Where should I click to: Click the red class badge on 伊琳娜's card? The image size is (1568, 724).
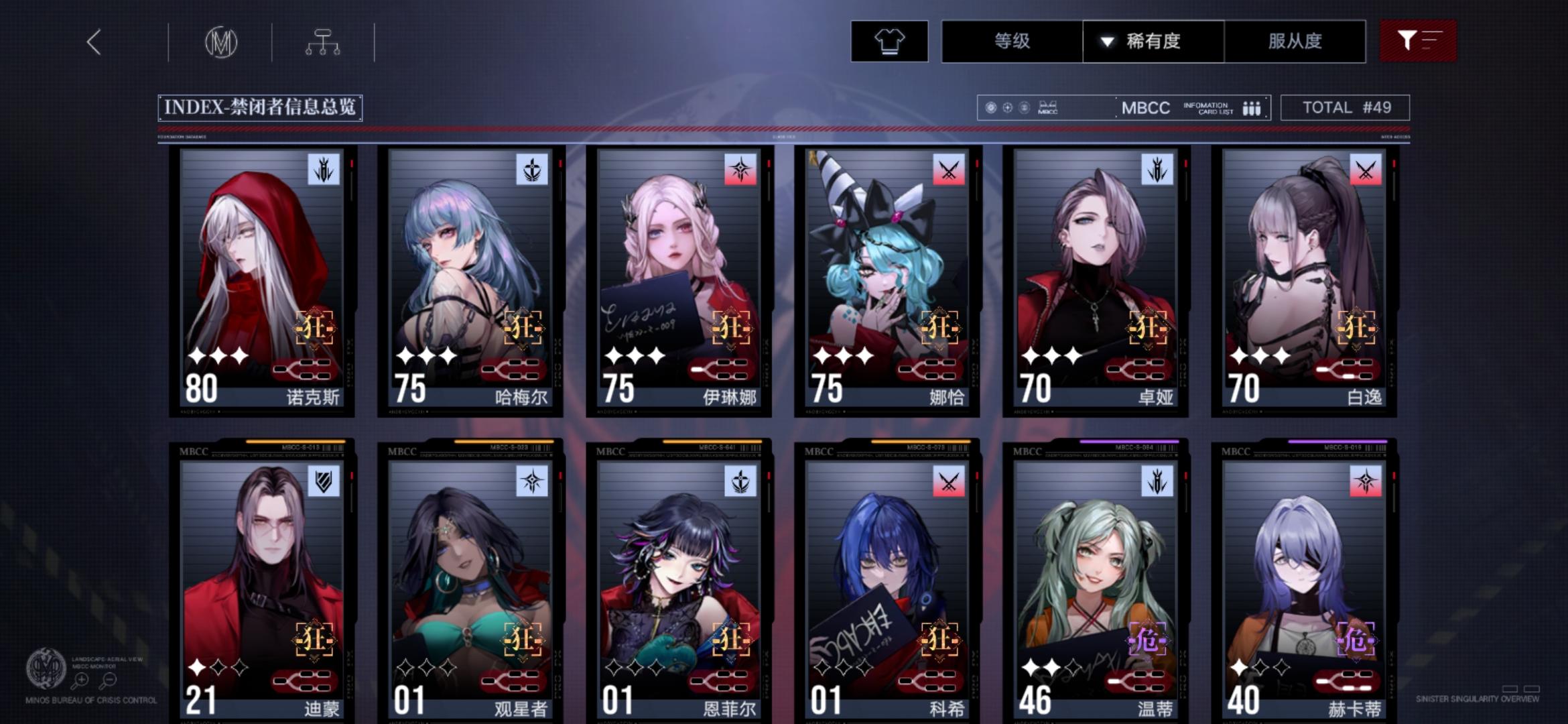[x=742, y=169]
